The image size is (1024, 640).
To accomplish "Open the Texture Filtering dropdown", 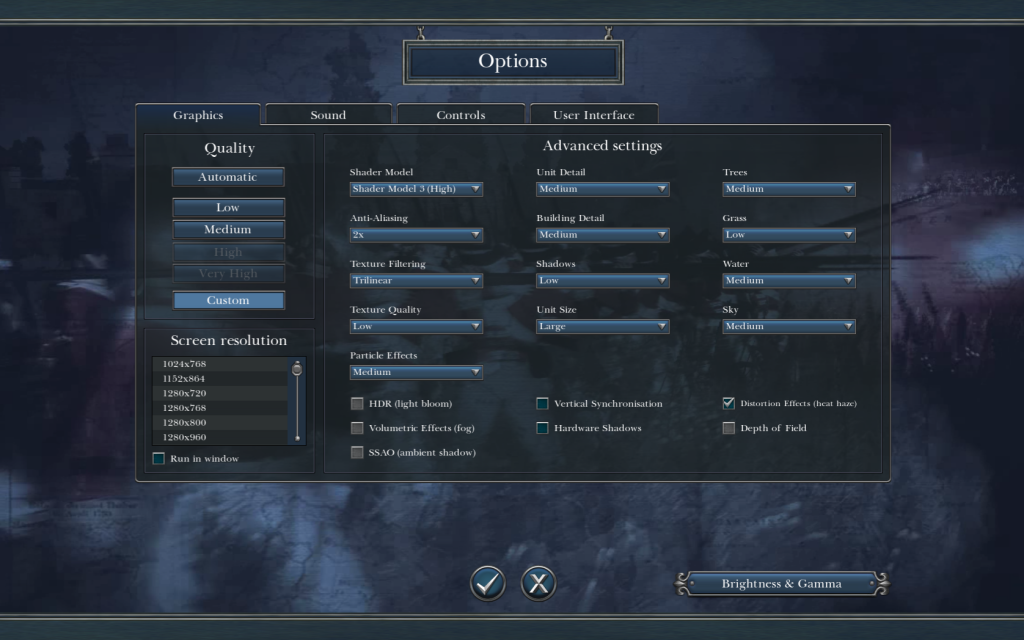I will (416, 281).
